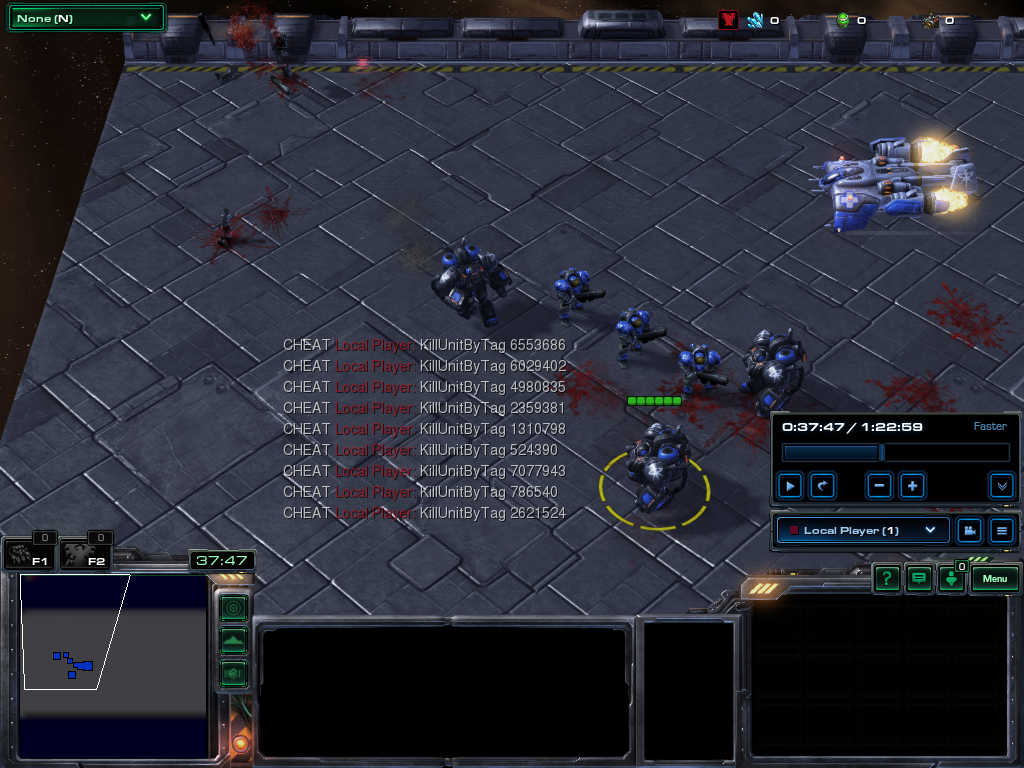Select the marauder with yellow selection circle
Screen dimensions: 1024x768
coord(656,470)
